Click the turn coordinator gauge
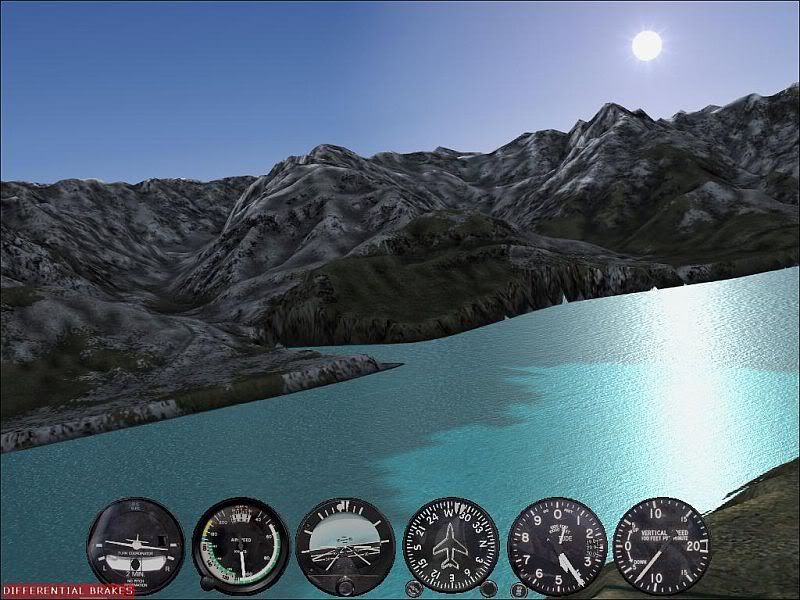Image resolution: width=800 pixels, height=600 pixels. click(136, 546)
